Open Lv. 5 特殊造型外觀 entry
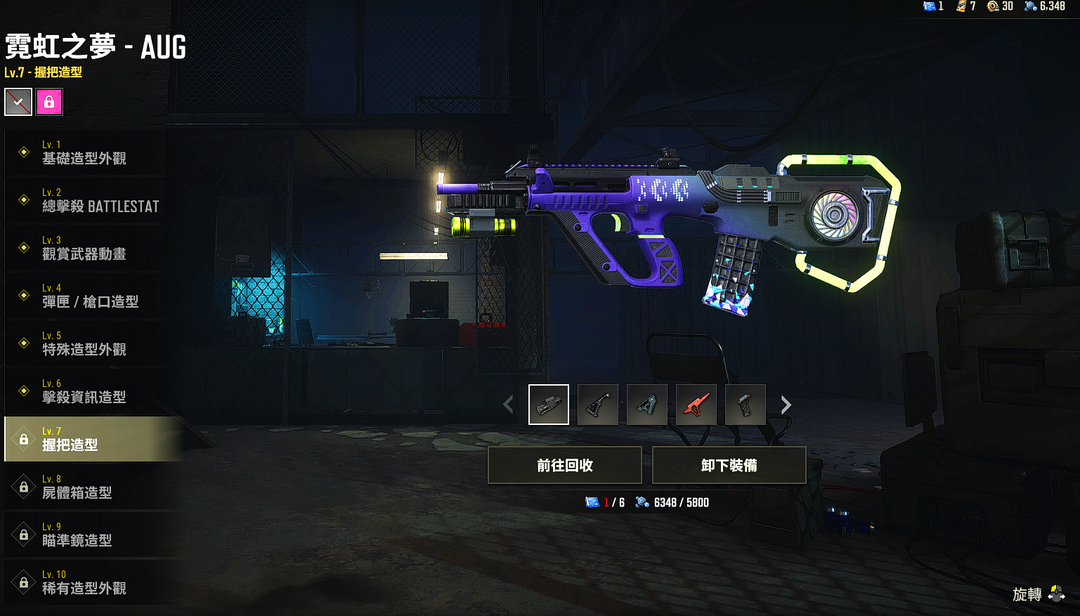 [x=90, y=344]
